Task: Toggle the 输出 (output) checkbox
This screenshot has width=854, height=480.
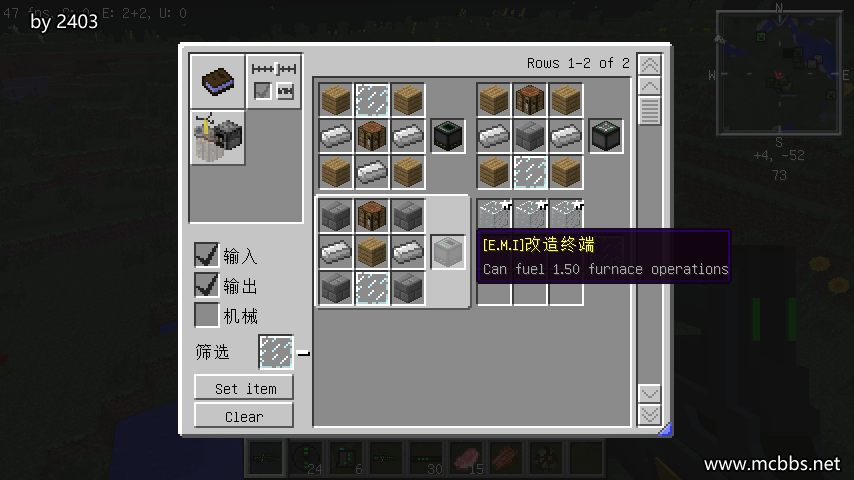Action: click(207, 285)
